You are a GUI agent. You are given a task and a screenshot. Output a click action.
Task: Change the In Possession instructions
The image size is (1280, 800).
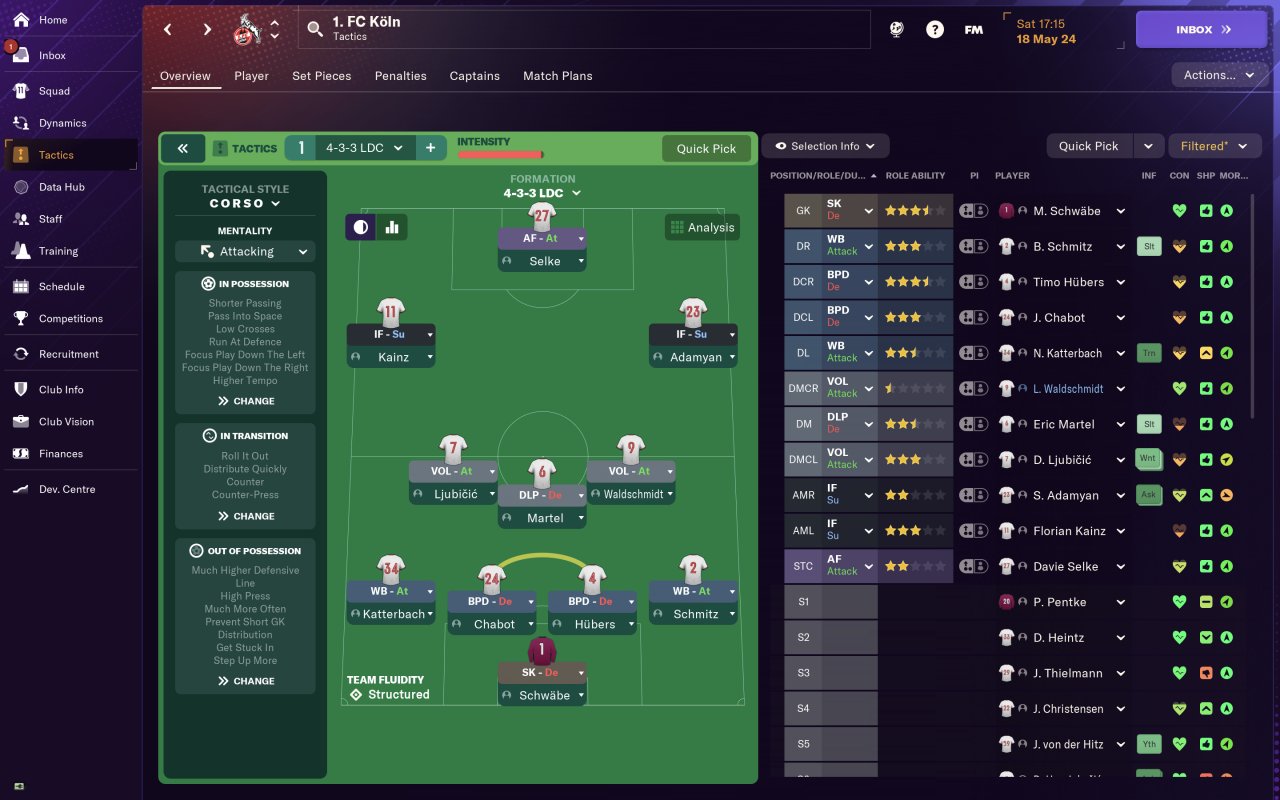pyautogui.click(x=245, y=401)
